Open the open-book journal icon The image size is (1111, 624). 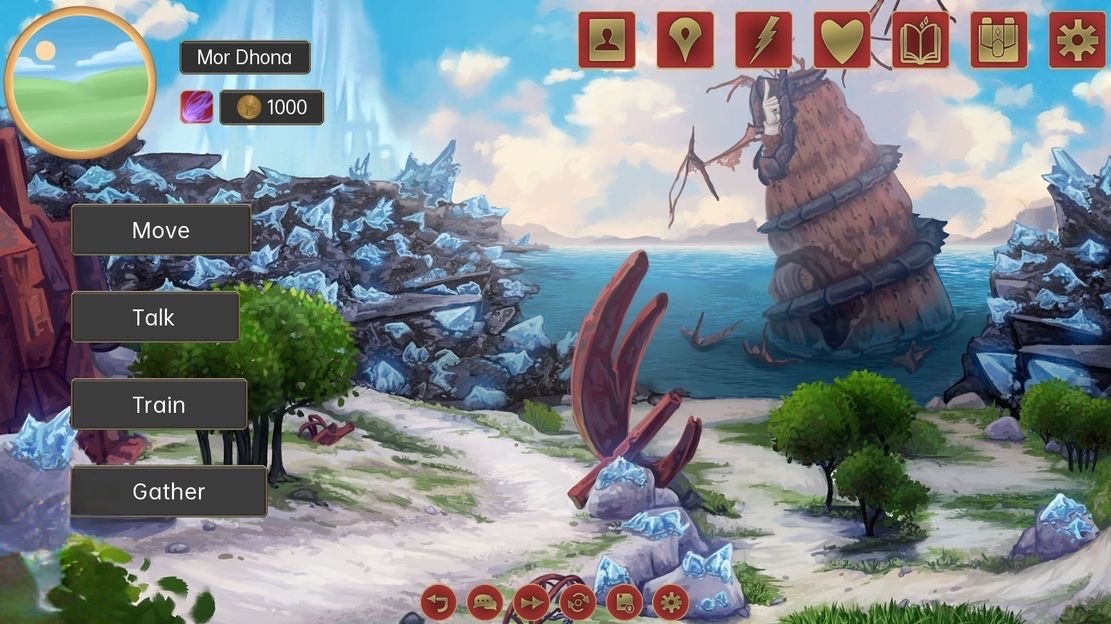[920, 40]
